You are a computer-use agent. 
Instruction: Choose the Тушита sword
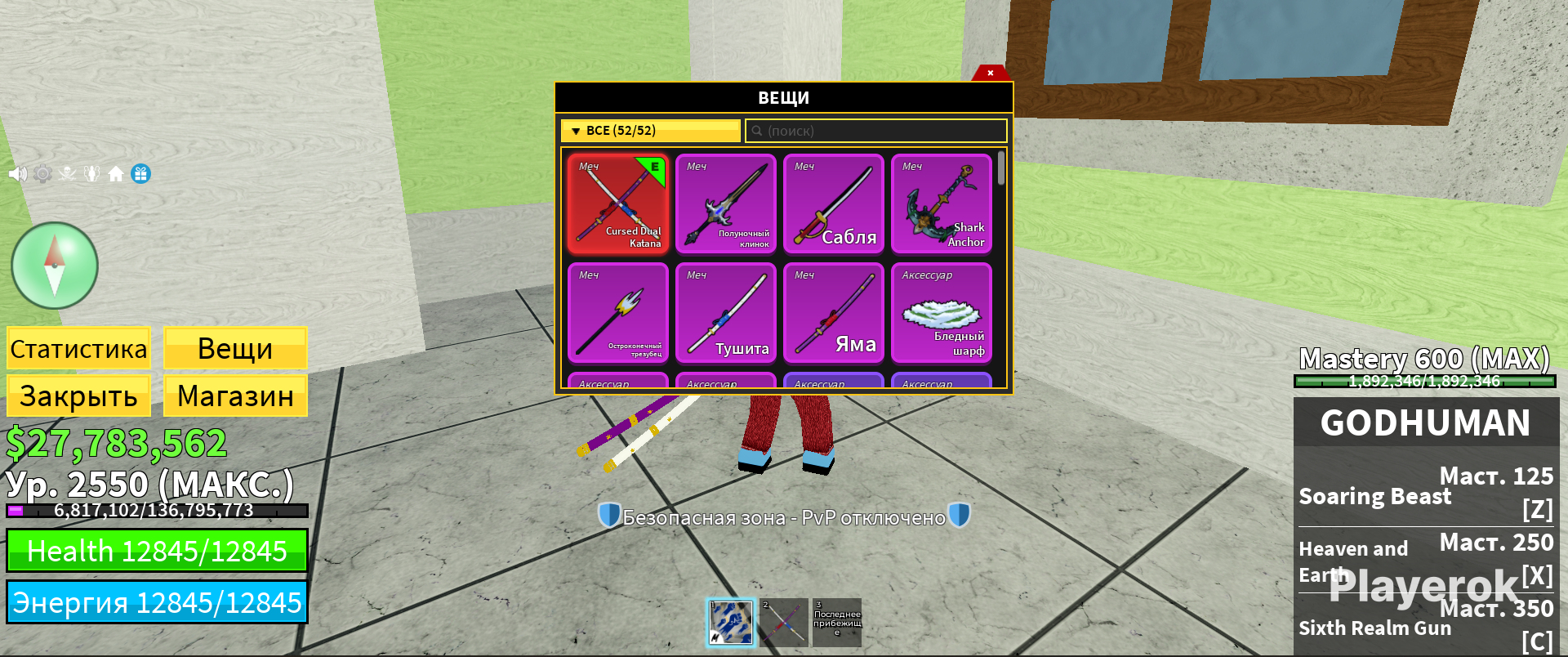point(726,312)
